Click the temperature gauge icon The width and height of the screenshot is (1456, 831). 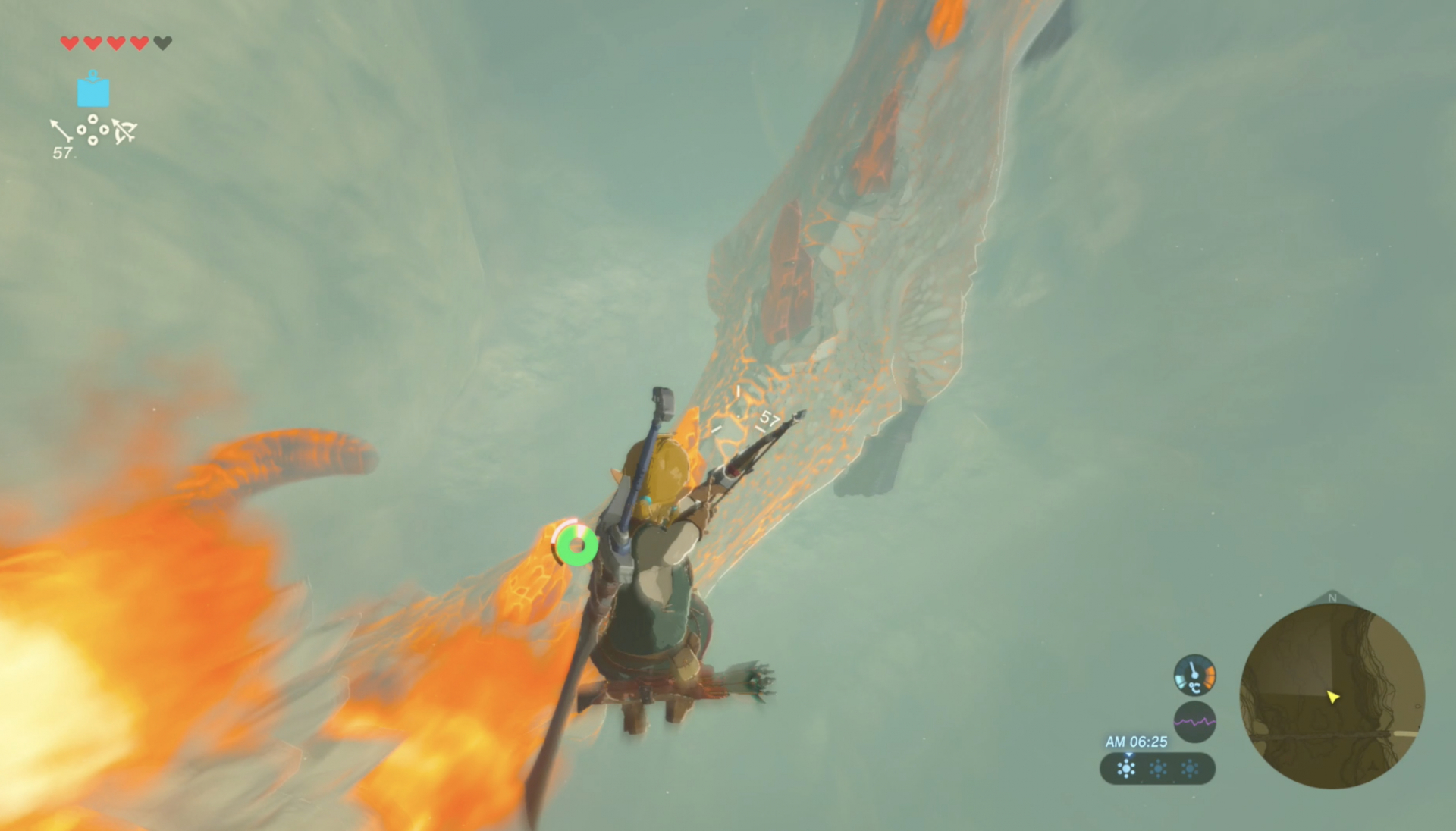(x=1194, y=675)
